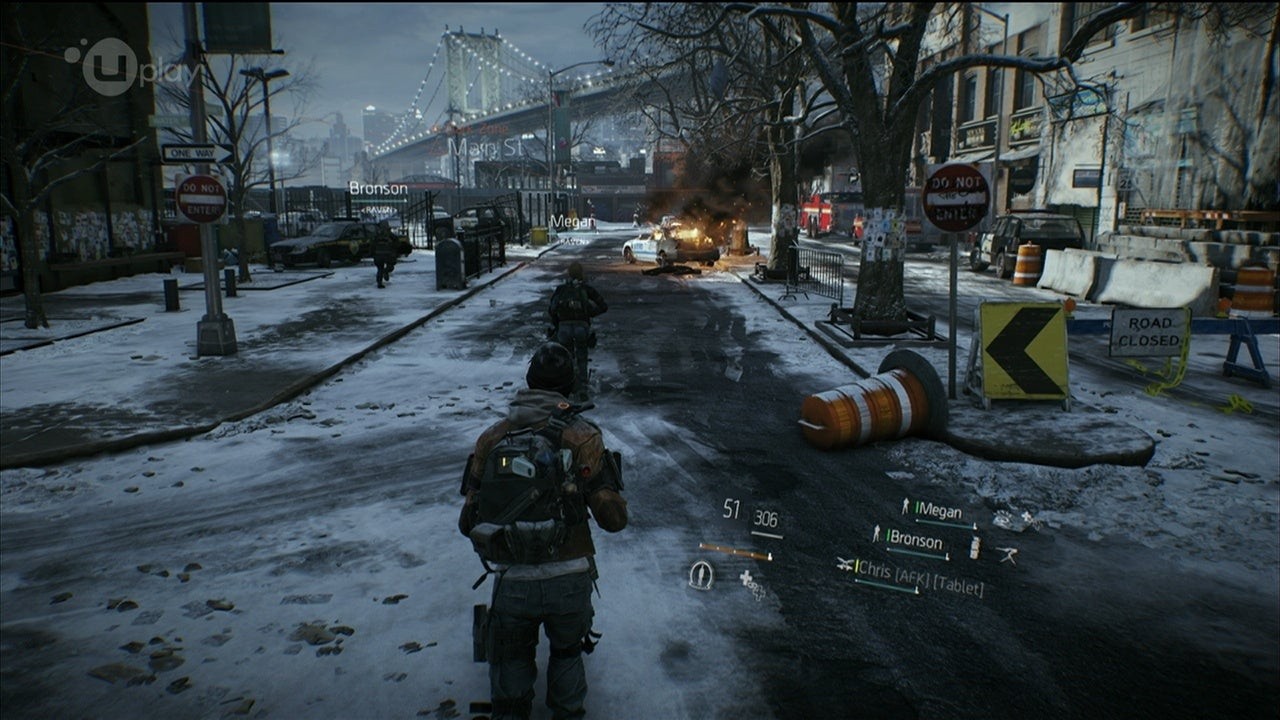Activate the agent pulse skill icon
Image resolution: width=1280 pixels, height=720 pixels.
tap(701, 575)
